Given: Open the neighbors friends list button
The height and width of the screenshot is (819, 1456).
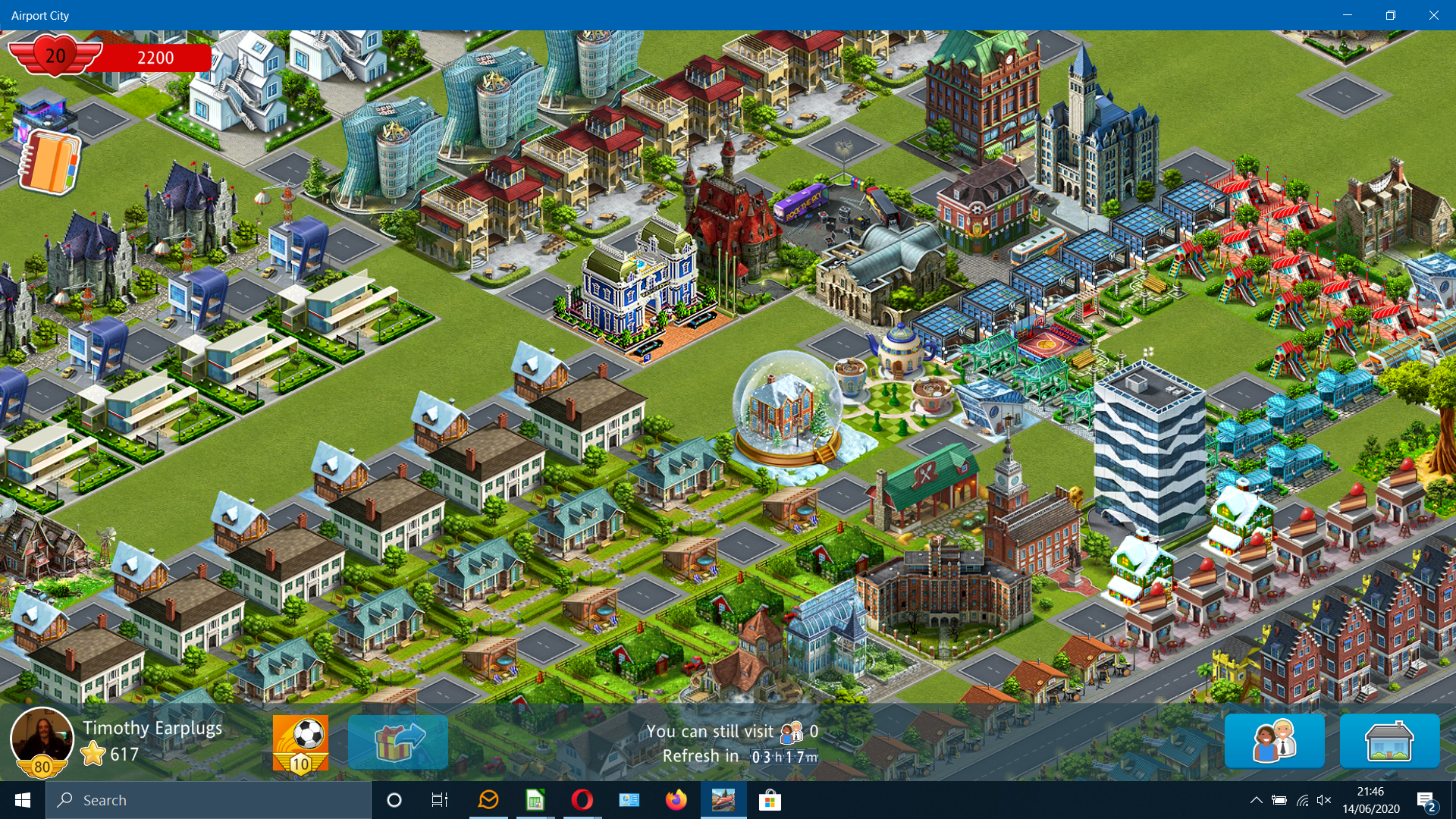Looking at the screenshot, I should [1275, 741].
